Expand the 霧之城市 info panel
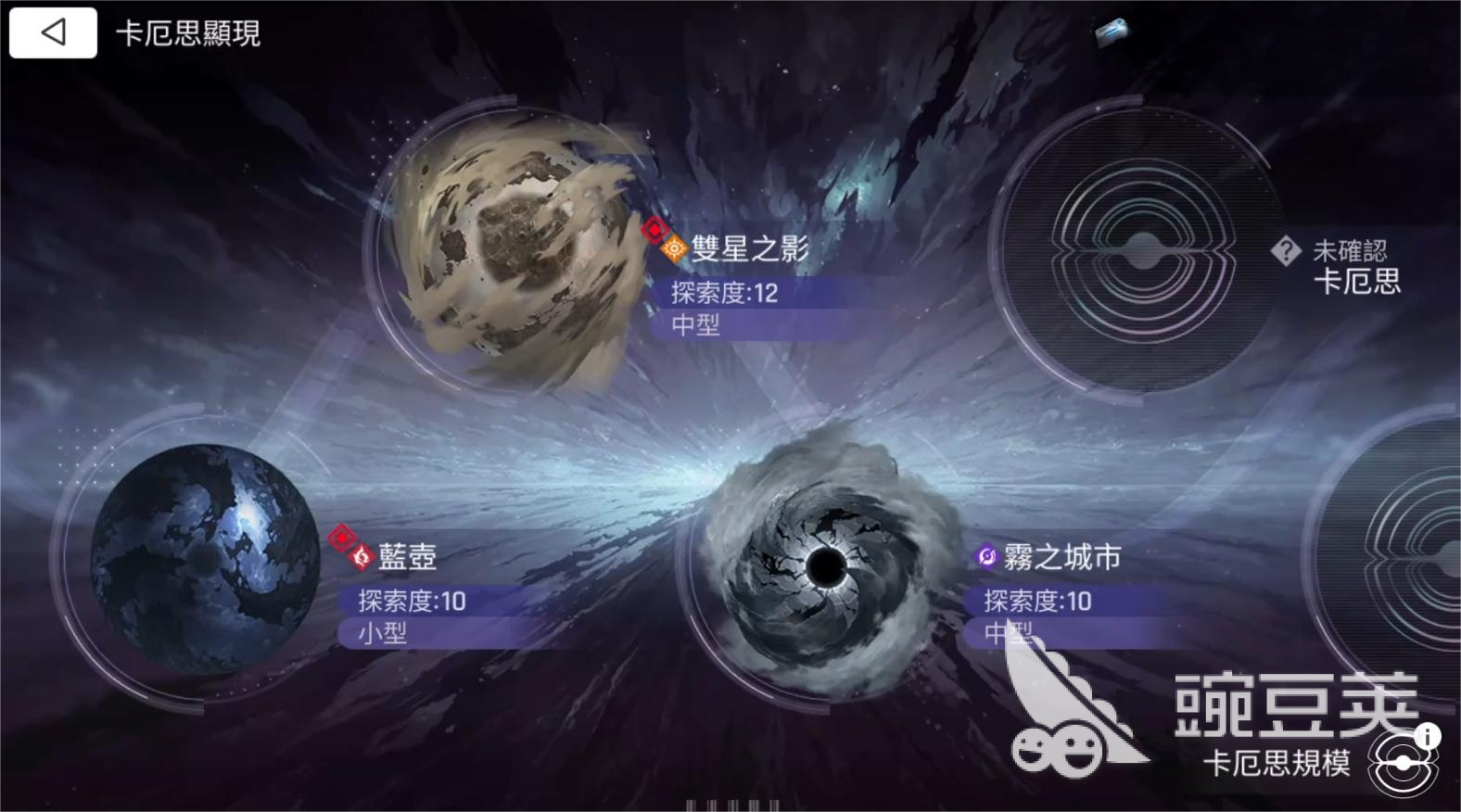 tap(1066, 612)
